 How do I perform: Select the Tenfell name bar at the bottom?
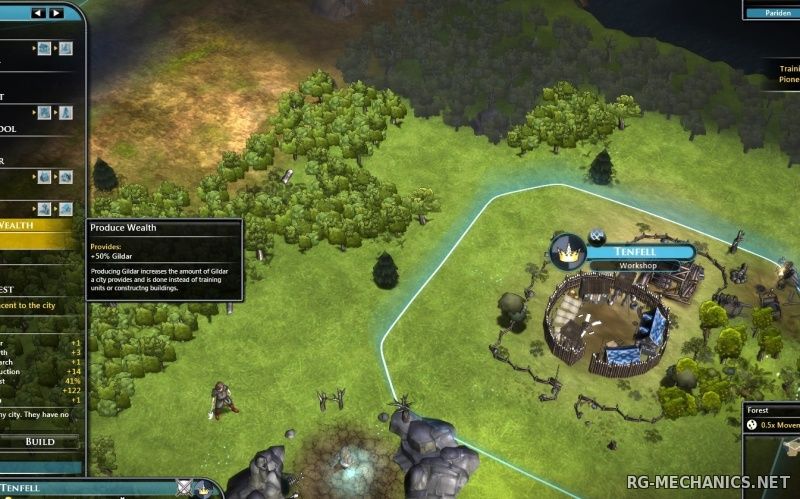point(60,489)
